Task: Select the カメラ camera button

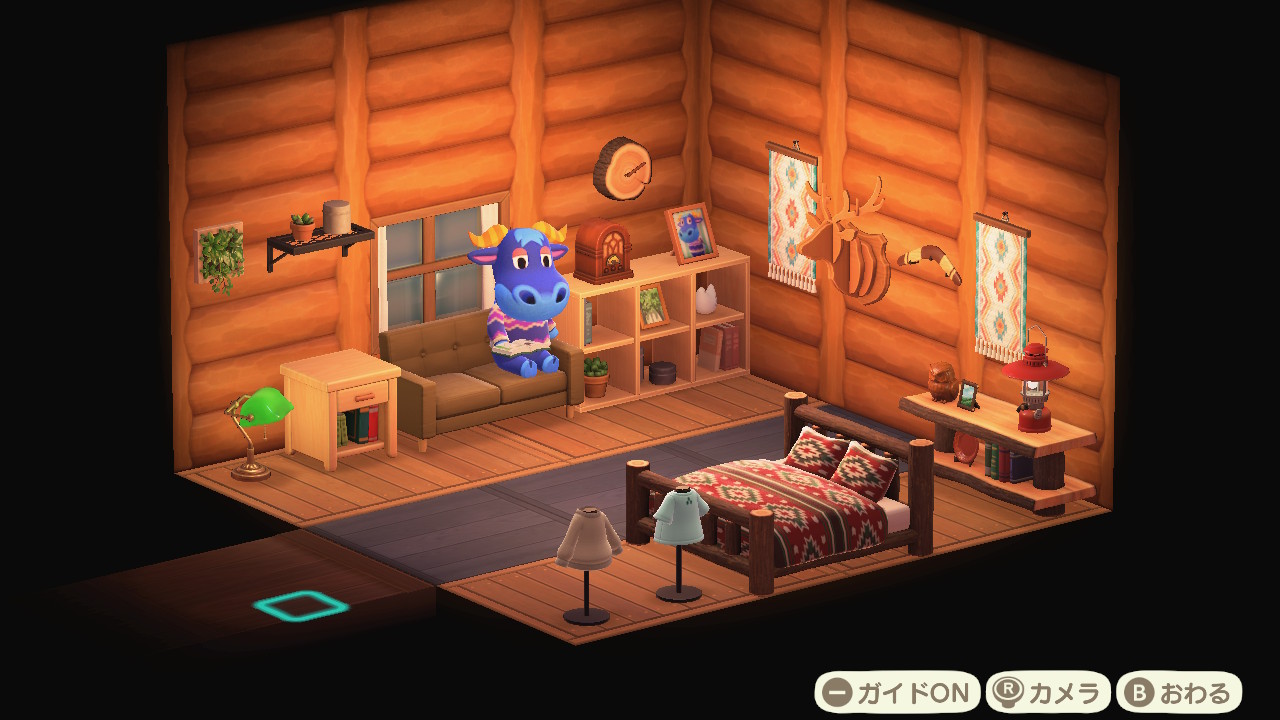Action: [x=1048, y=692]
